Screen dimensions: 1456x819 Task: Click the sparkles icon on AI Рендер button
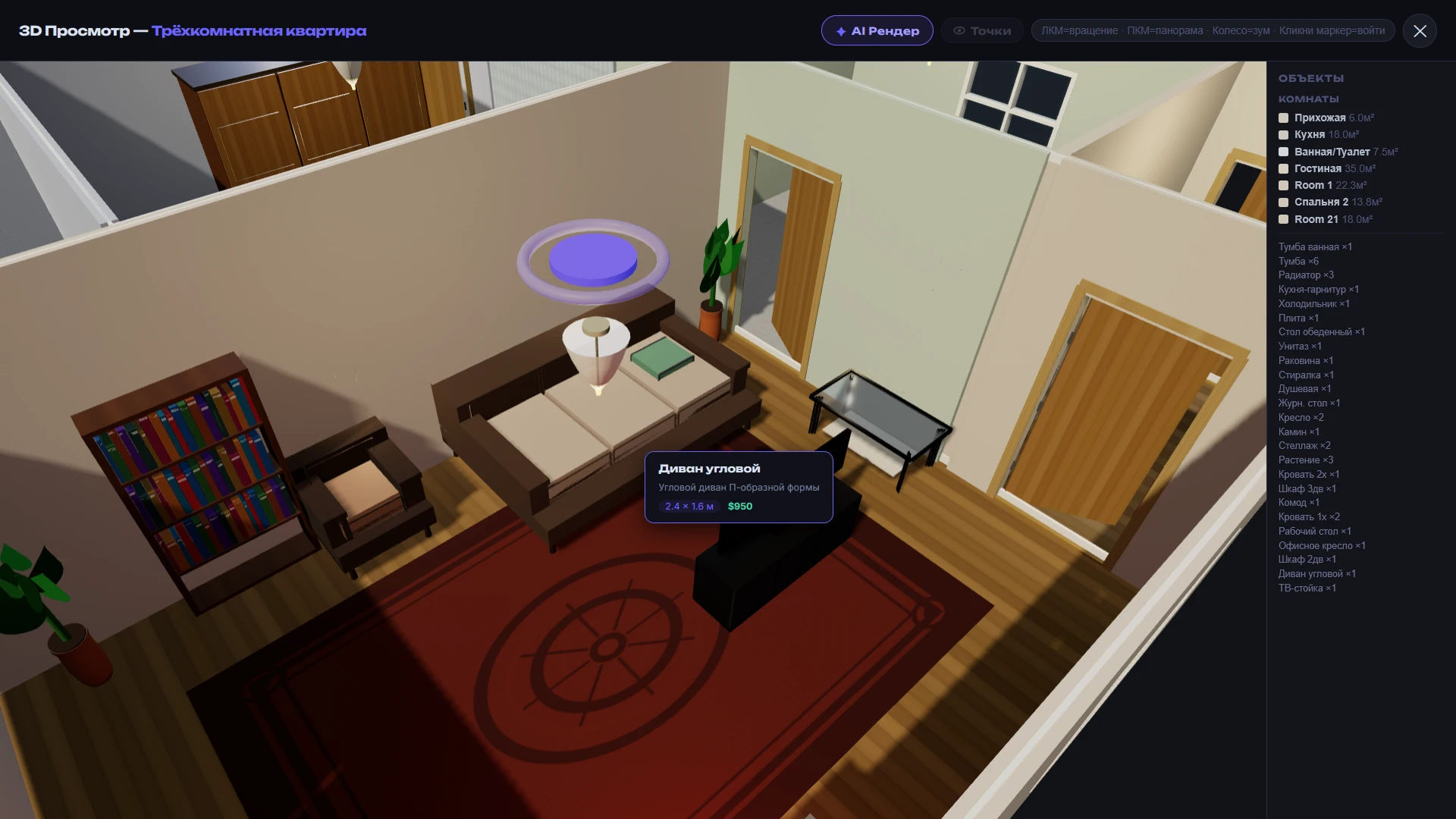(x=840, y=30)
